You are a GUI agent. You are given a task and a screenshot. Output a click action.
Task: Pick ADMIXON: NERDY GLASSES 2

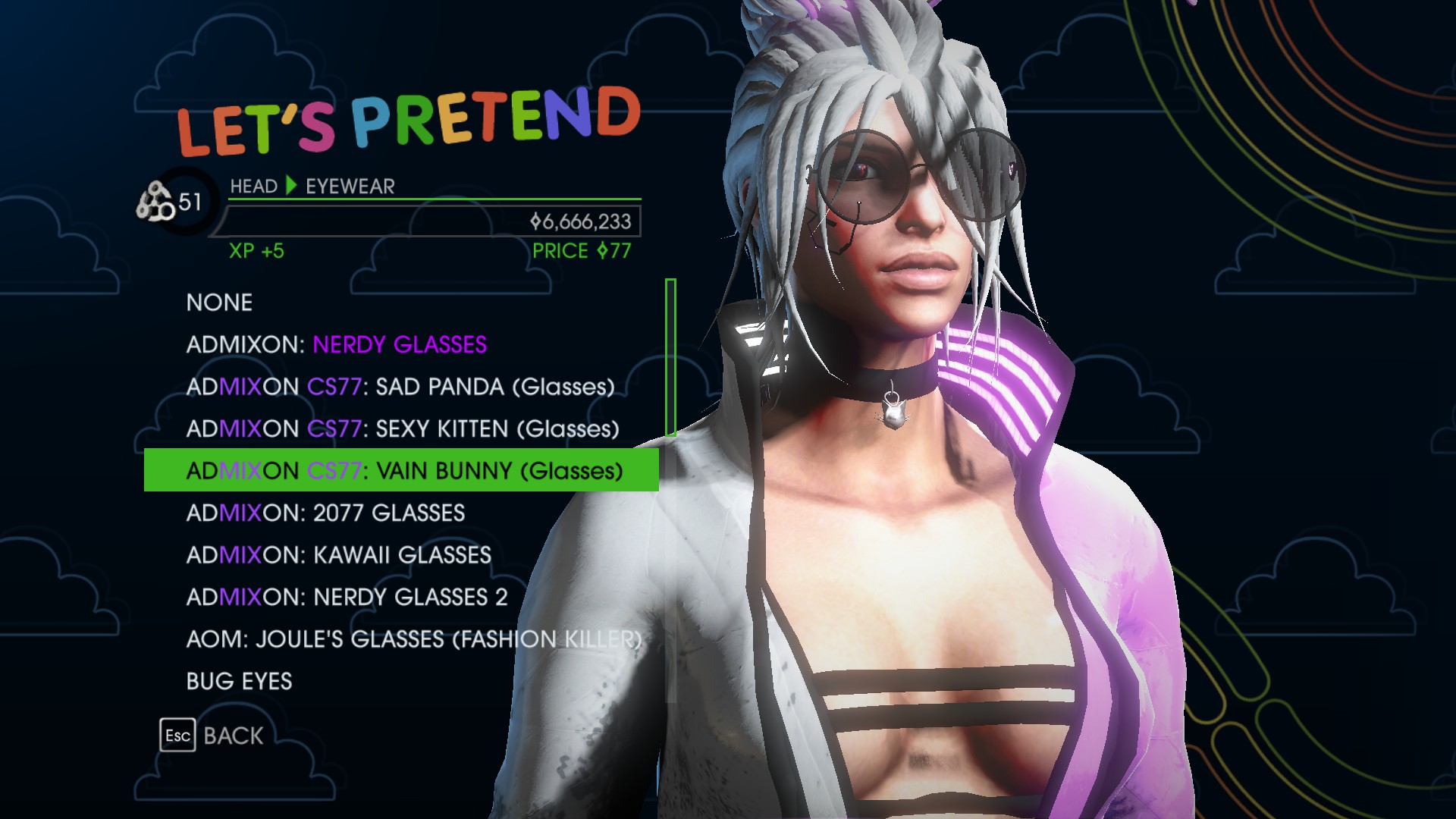coord(347,598)
